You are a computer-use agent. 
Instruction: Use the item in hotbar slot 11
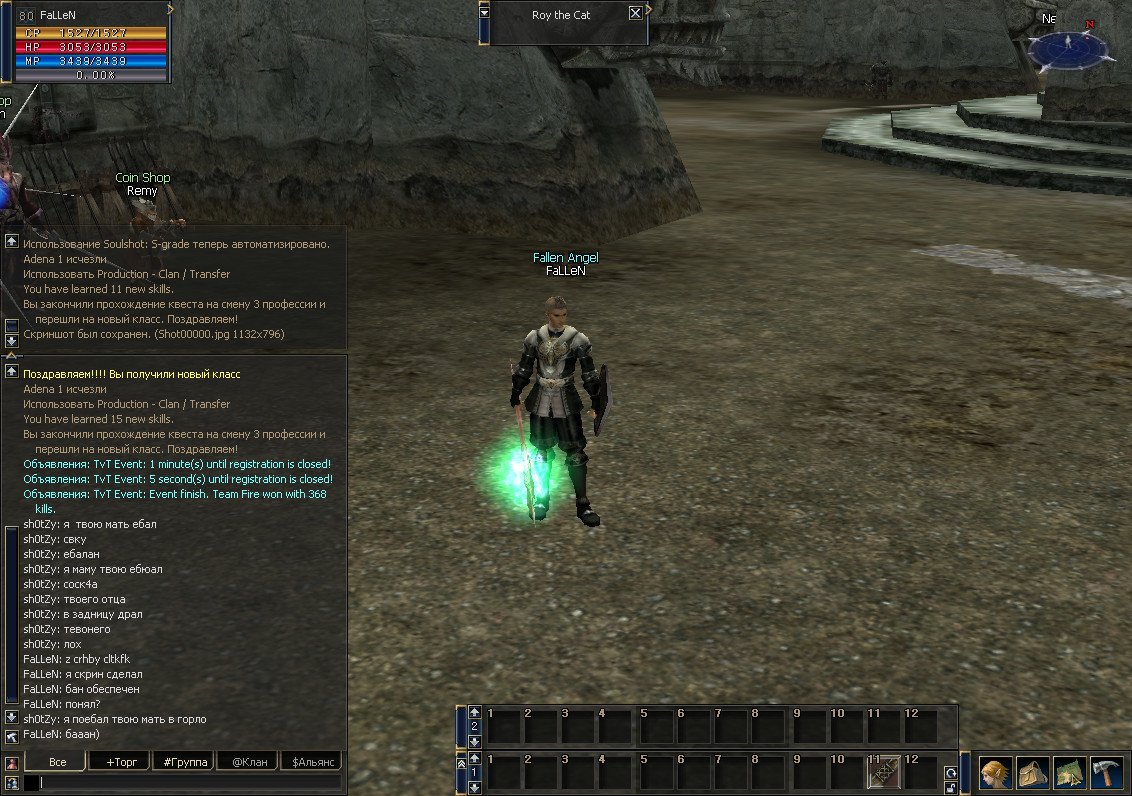click(x=883, y=773)
